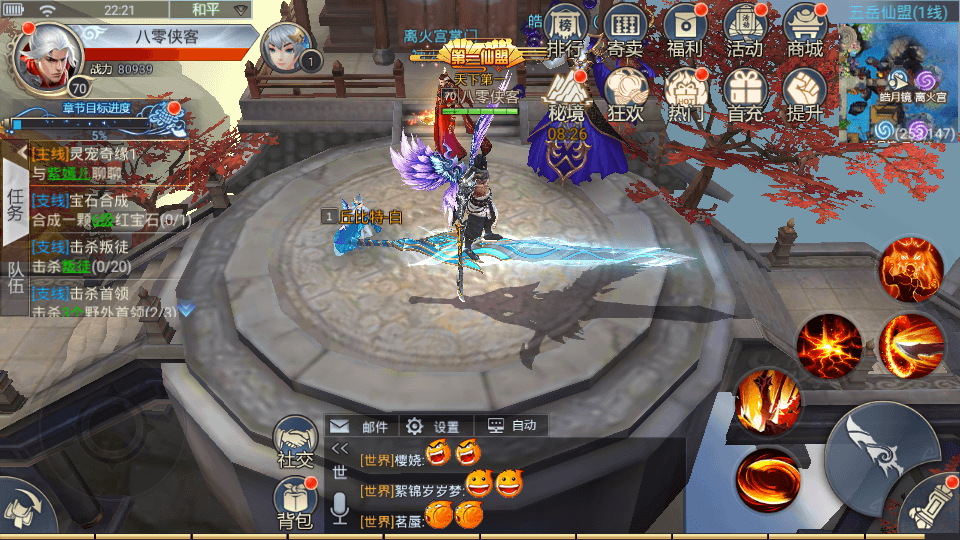
Task: Enter the 秘境 secret realm
Action: point(567,96)
